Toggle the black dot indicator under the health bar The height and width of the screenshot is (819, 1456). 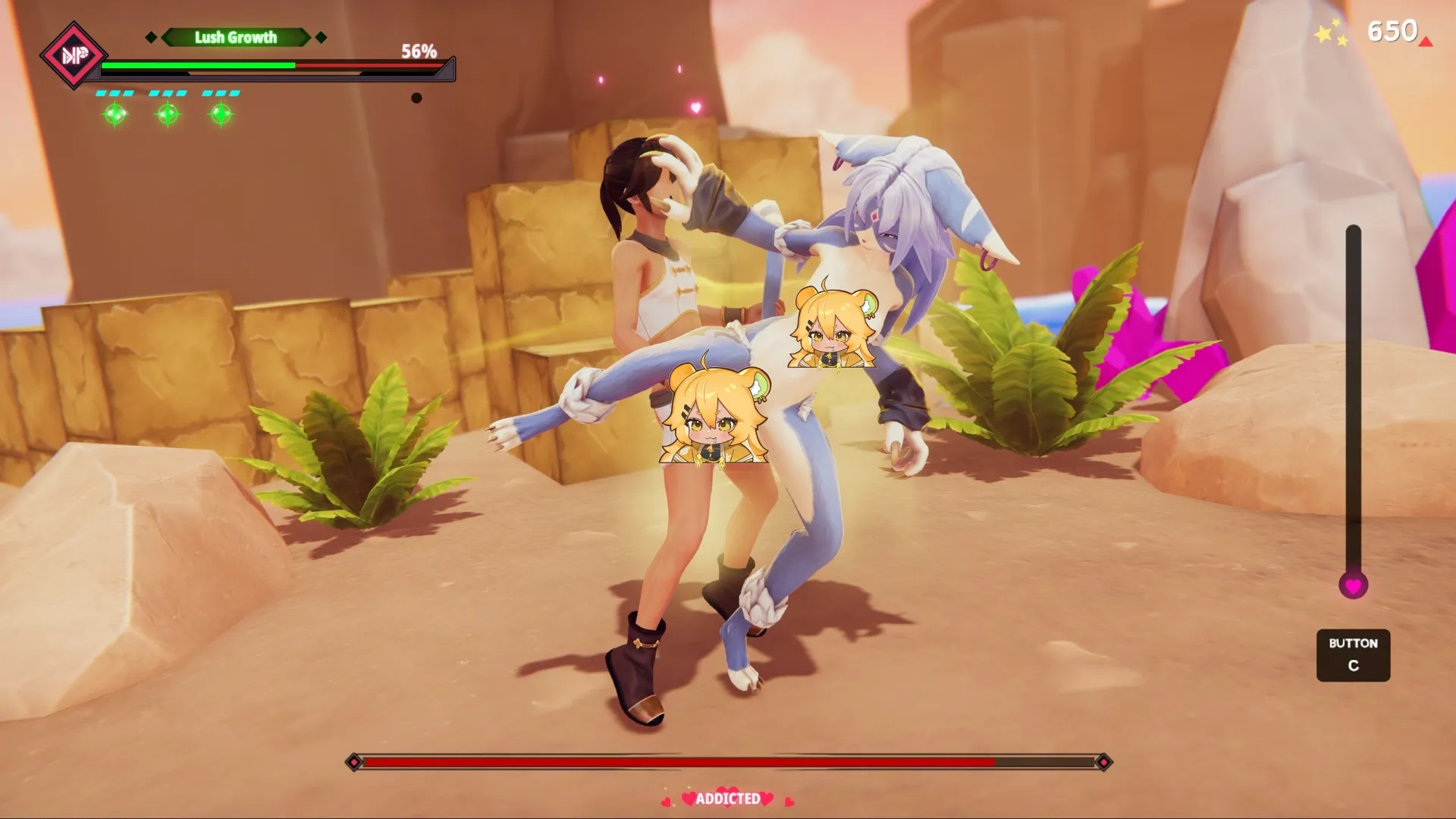(416, 98)
